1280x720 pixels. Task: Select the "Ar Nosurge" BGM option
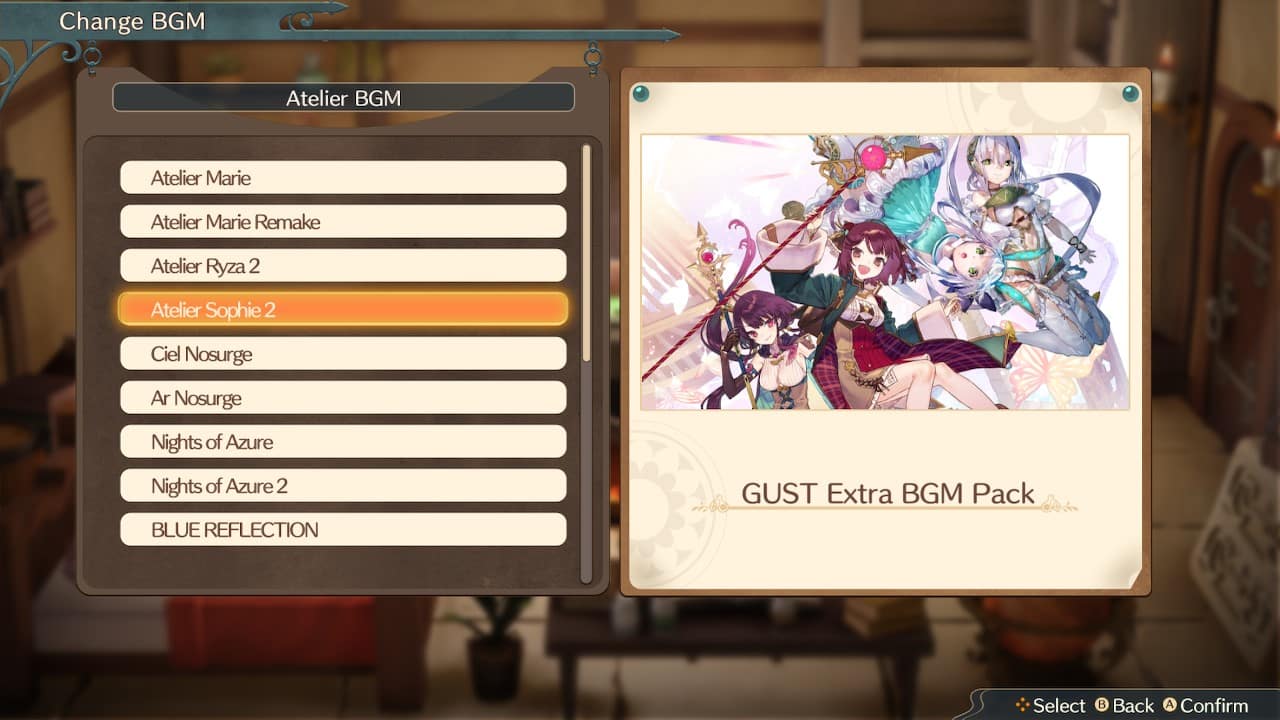pyautogui.click(x=343, y=397)
